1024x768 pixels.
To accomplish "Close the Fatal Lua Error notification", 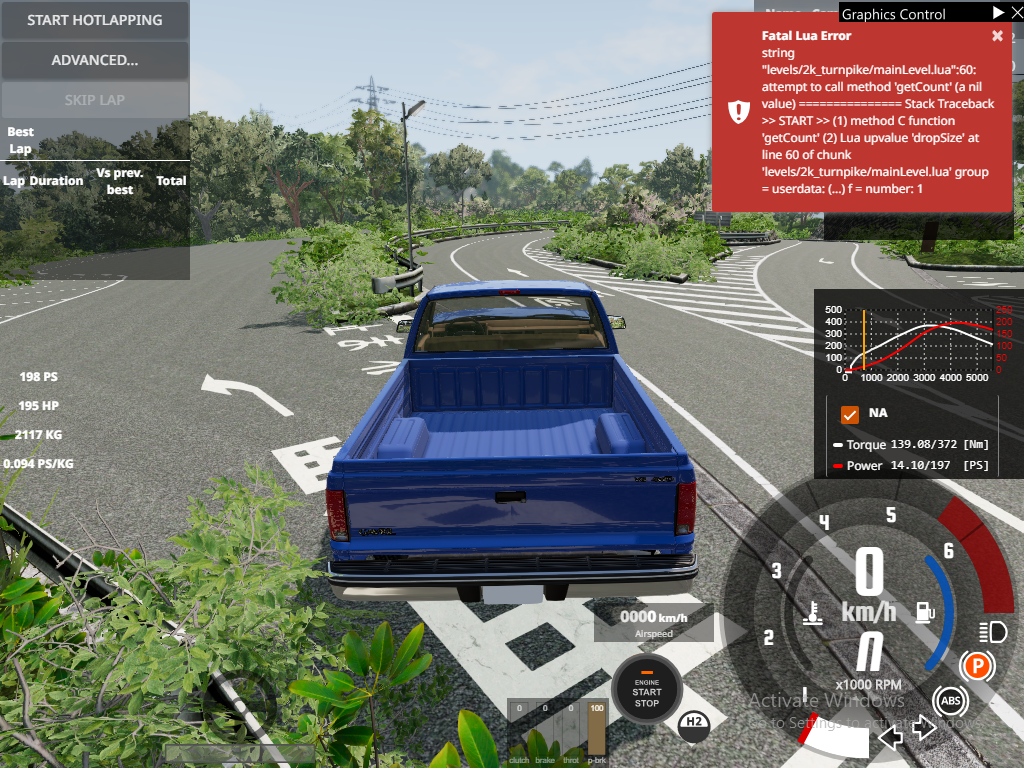I will (x=997, y=36).
